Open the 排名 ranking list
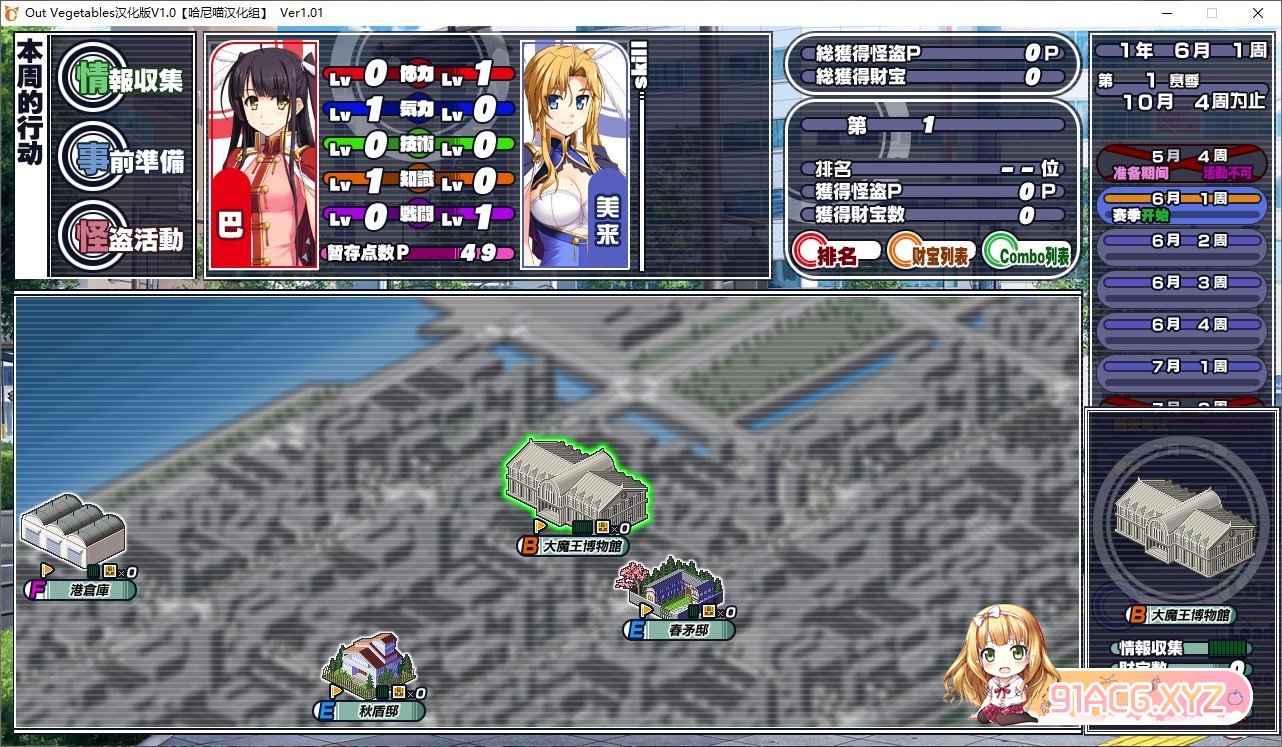Image resolution: width=1282 pixels, height=747 pixels. [836, 254]
